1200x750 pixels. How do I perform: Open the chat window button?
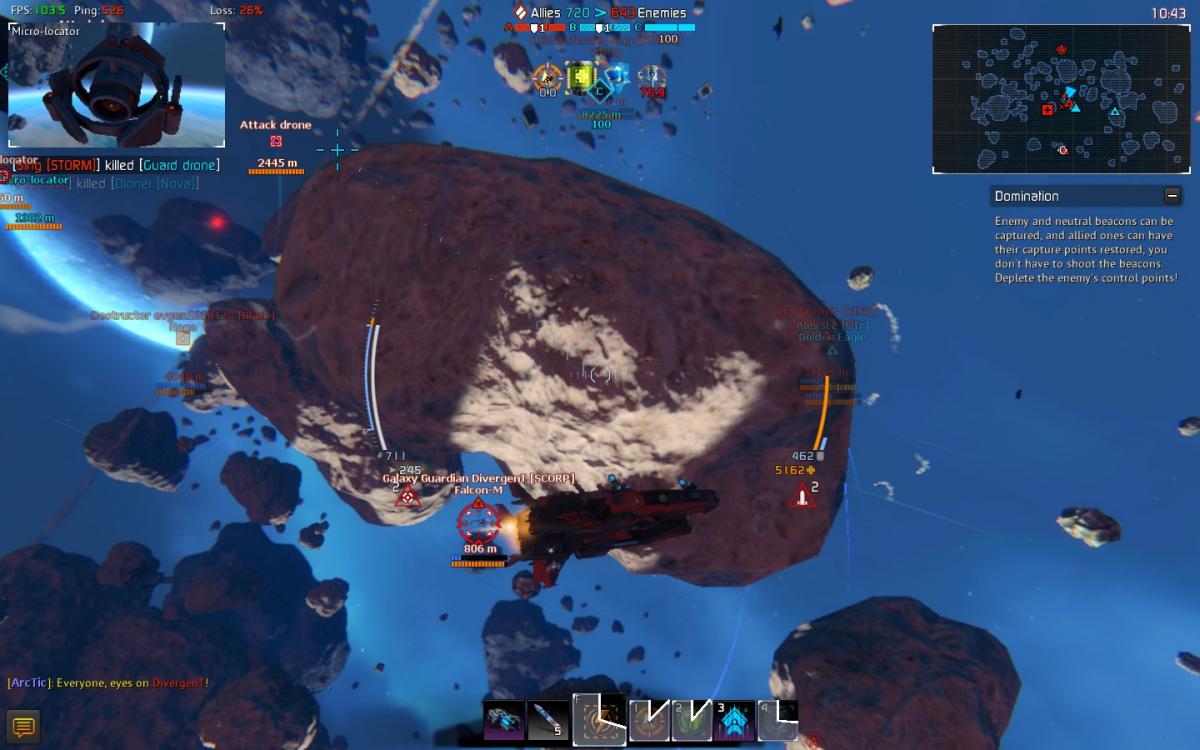pyautogui.click(x=23, y=727)
